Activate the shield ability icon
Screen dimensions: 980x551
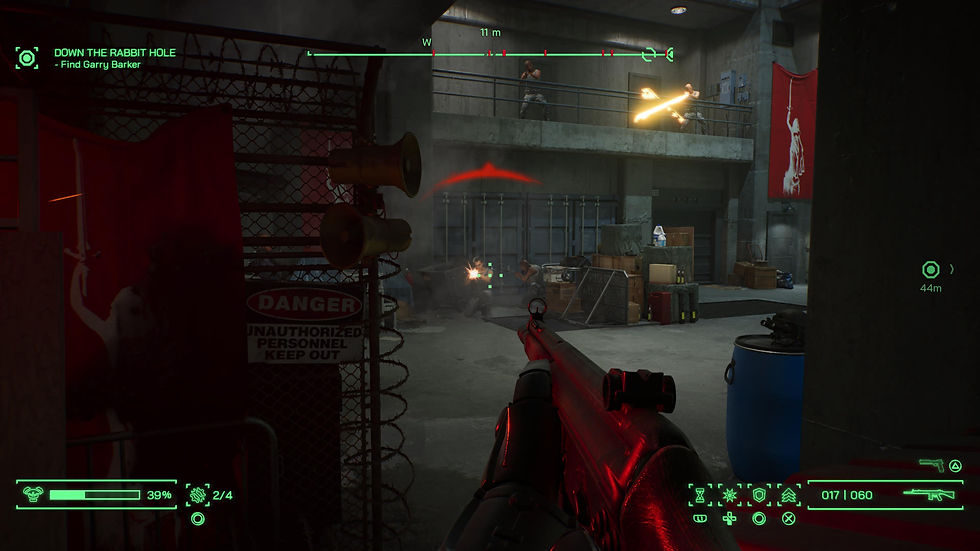pyautogui.click(x=759, y=495)
